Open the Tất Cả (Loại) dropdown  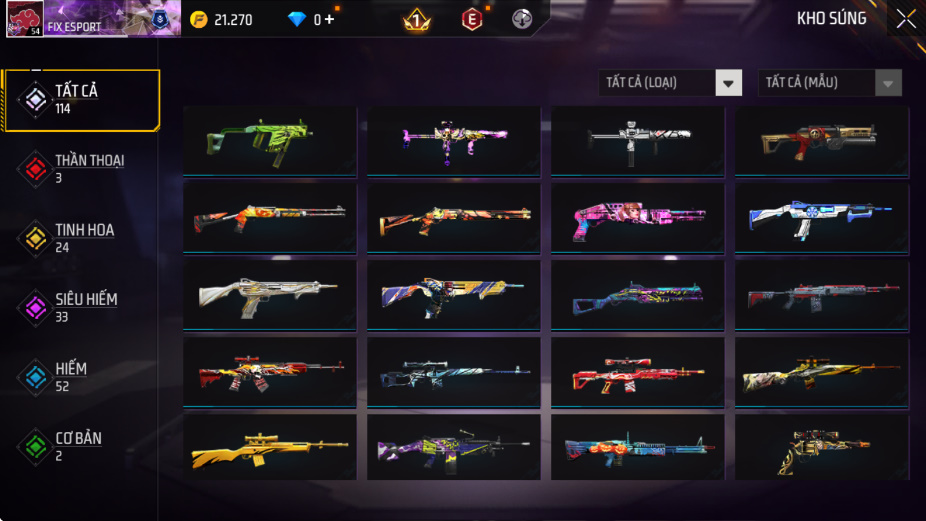[671, 83]
